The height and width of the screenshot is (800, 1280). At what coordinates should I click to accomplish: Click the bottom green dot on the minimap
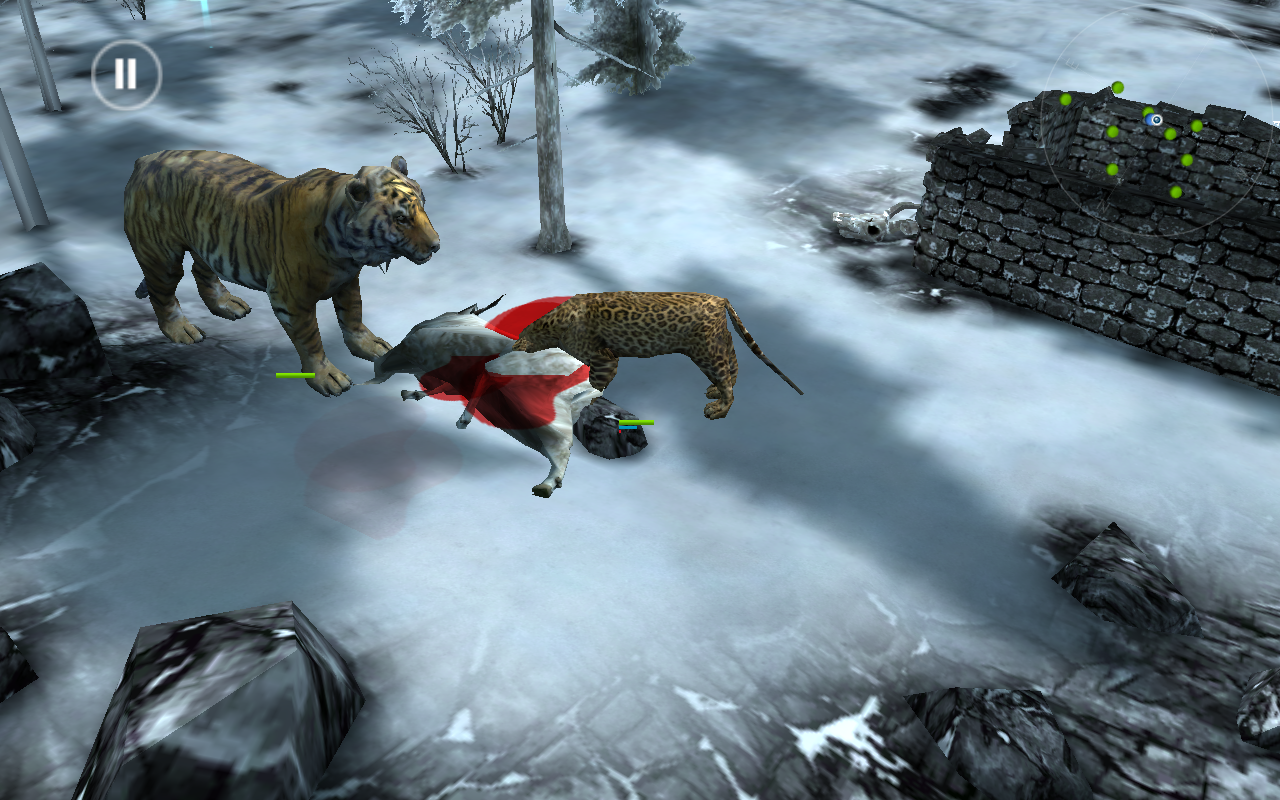(x=1176, y=192)
